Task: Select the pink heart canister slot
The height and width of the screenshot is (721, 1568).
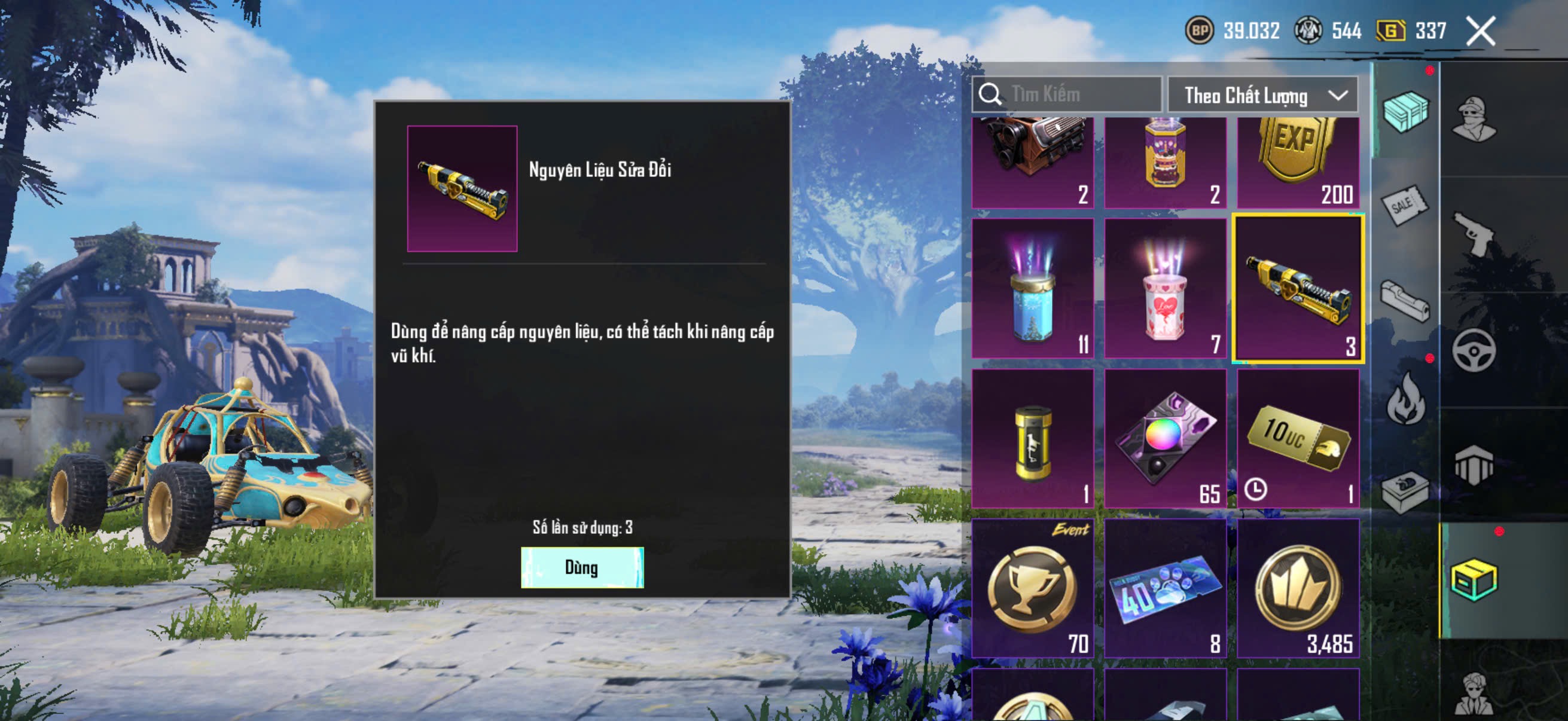Action: point(1165,288)
